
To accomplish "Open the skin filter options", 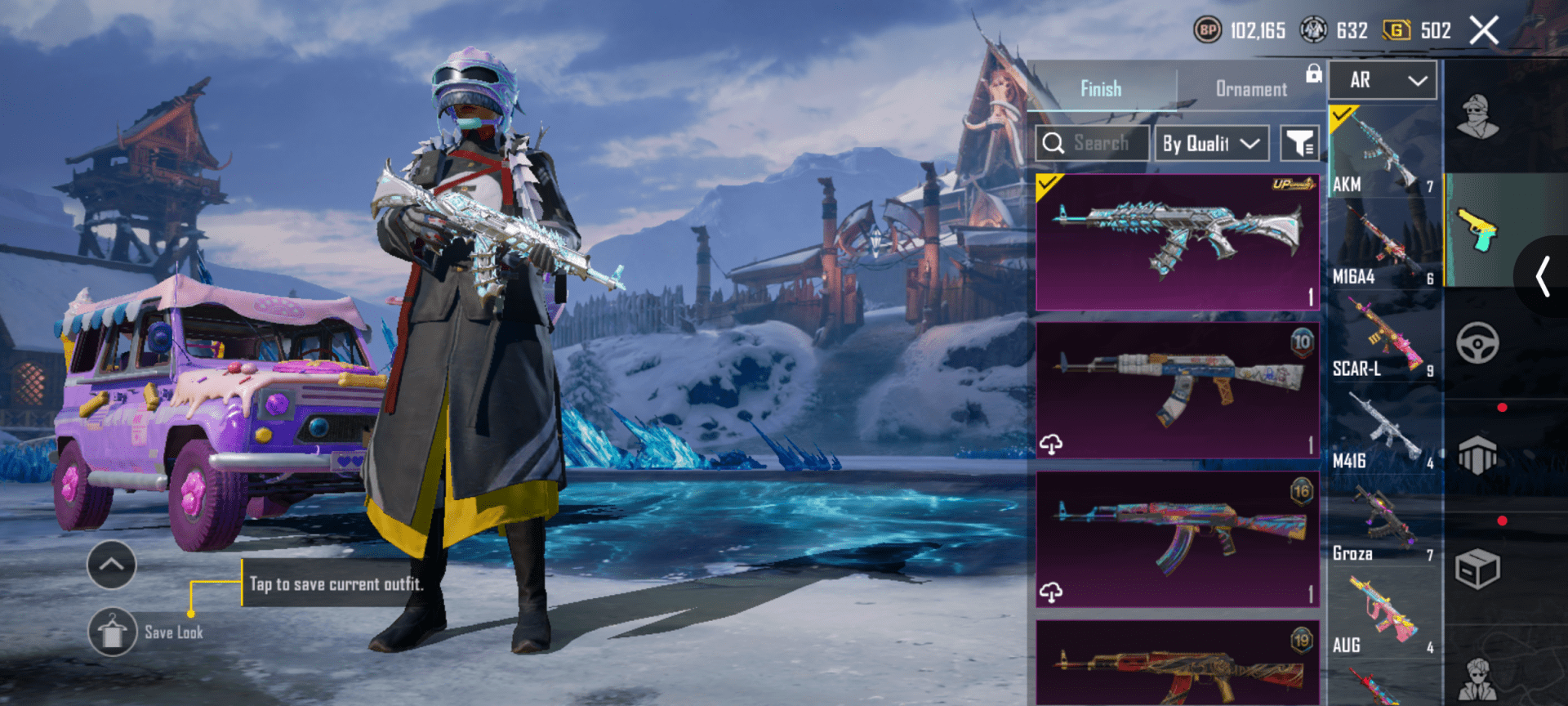I will (1298, 144).
